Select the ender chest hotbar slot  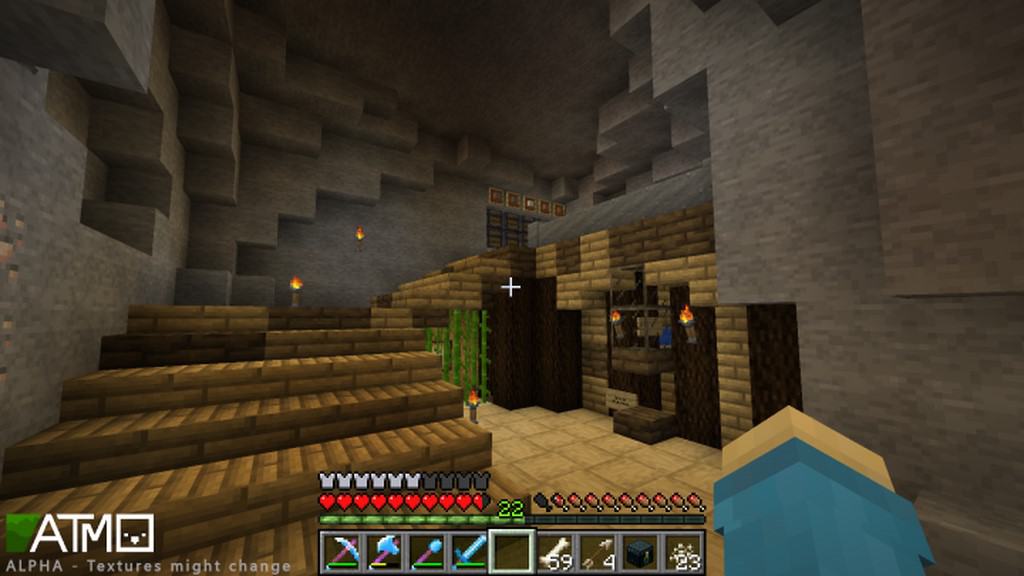640,552
